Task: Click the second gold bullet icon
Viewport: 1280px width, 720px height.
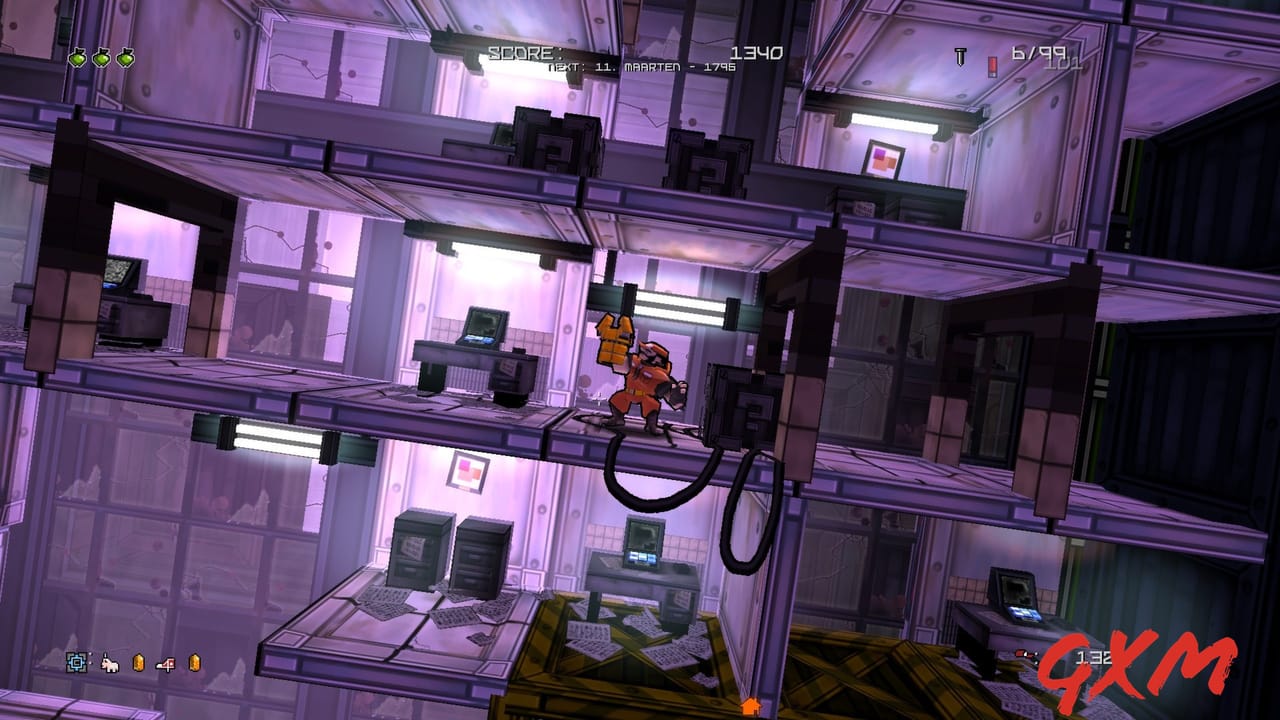Action: coord(194,661)
